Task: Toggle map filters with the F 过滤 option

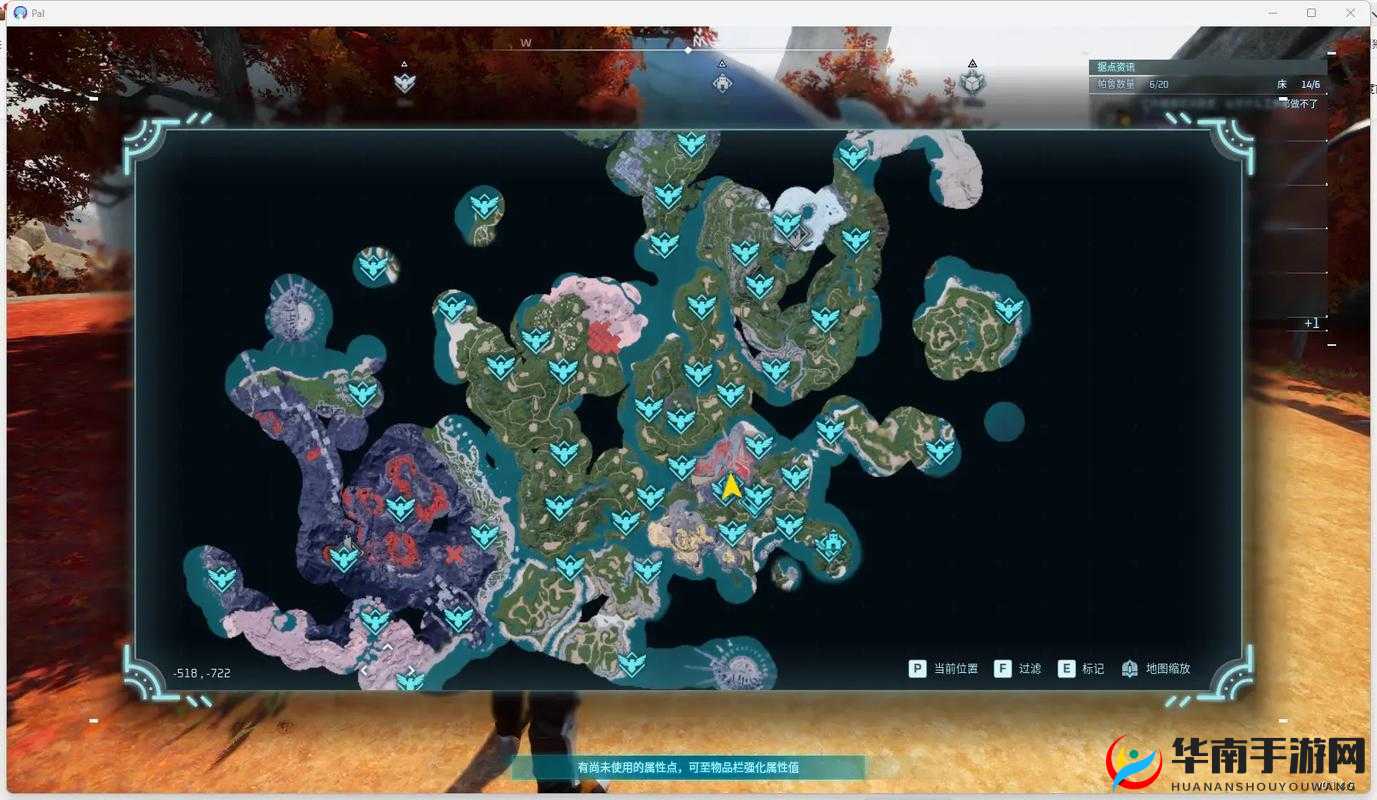Action: (1017, 668)
